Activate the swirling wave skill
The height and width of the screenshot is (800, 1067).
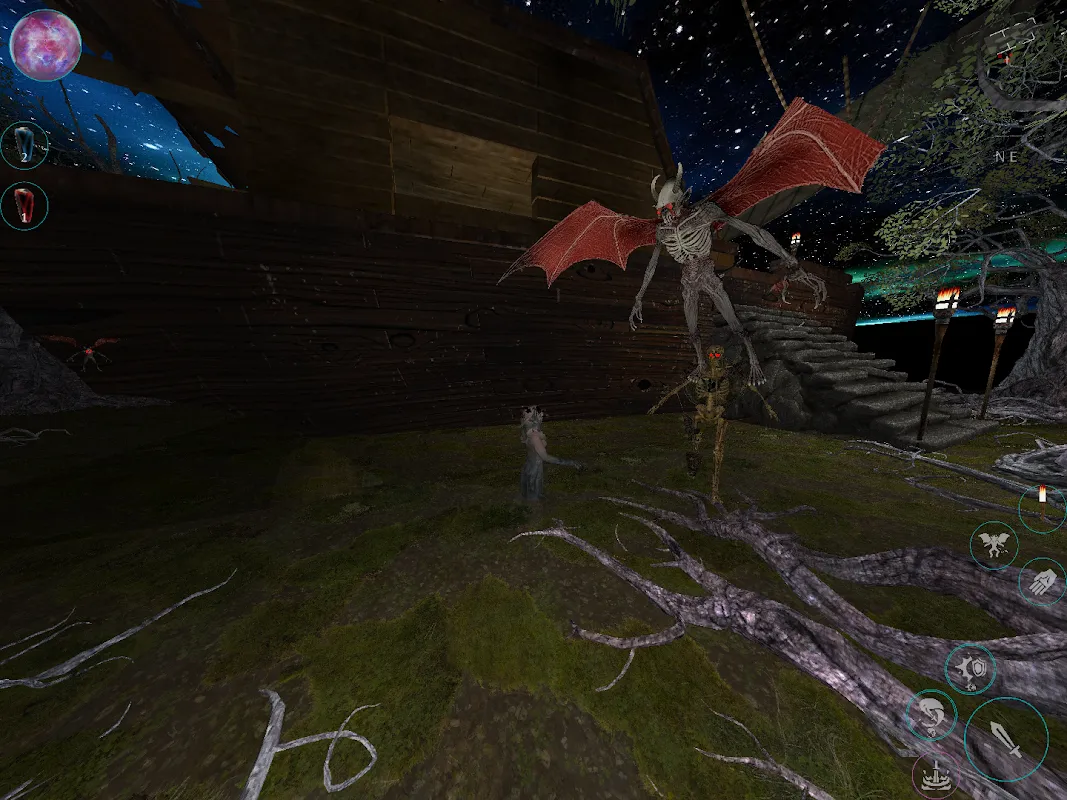pos(930,716)
